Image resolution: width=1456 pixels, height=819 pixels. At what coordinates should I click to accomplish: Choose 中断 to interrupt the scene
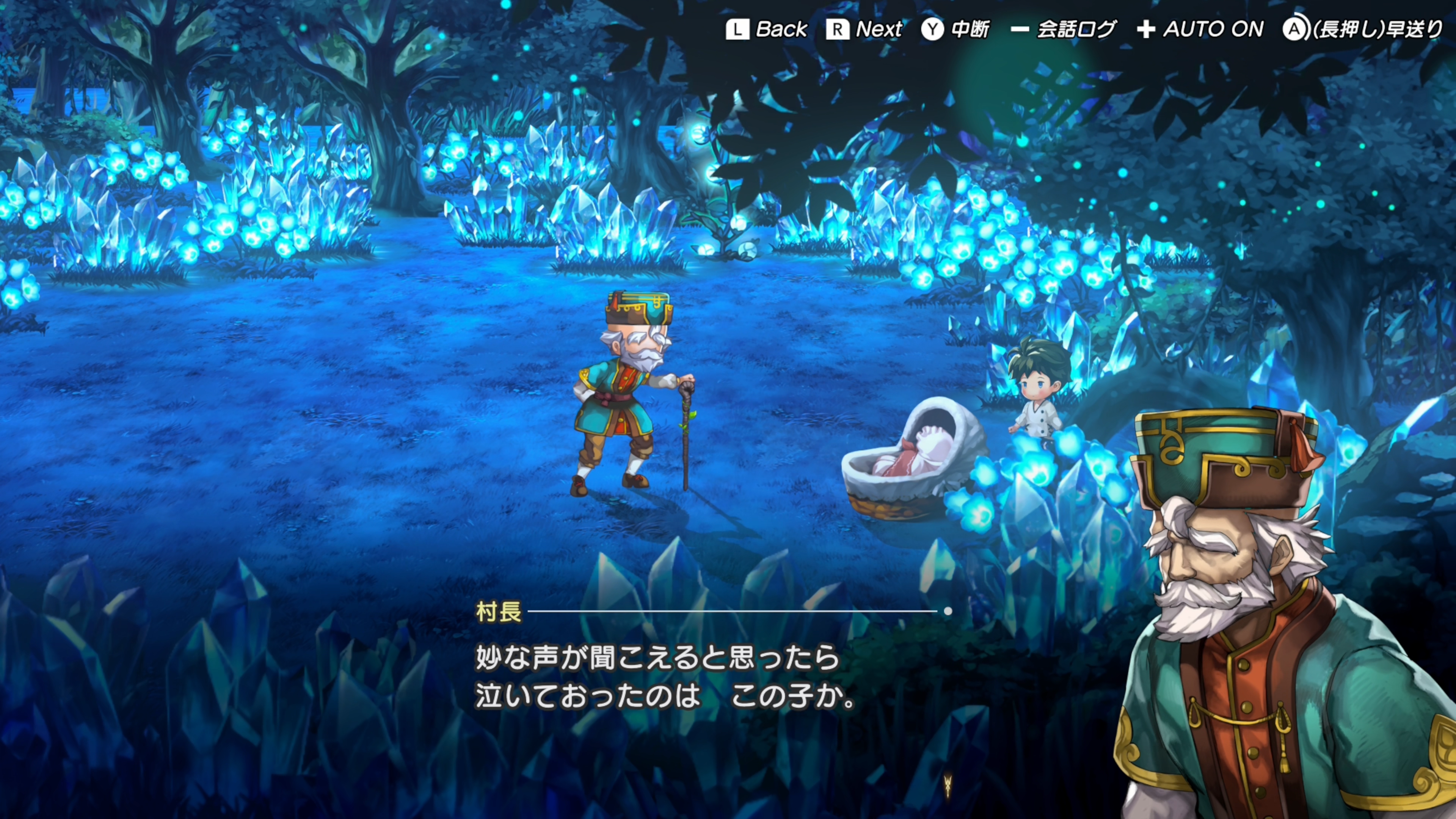(x=956, y=30)
